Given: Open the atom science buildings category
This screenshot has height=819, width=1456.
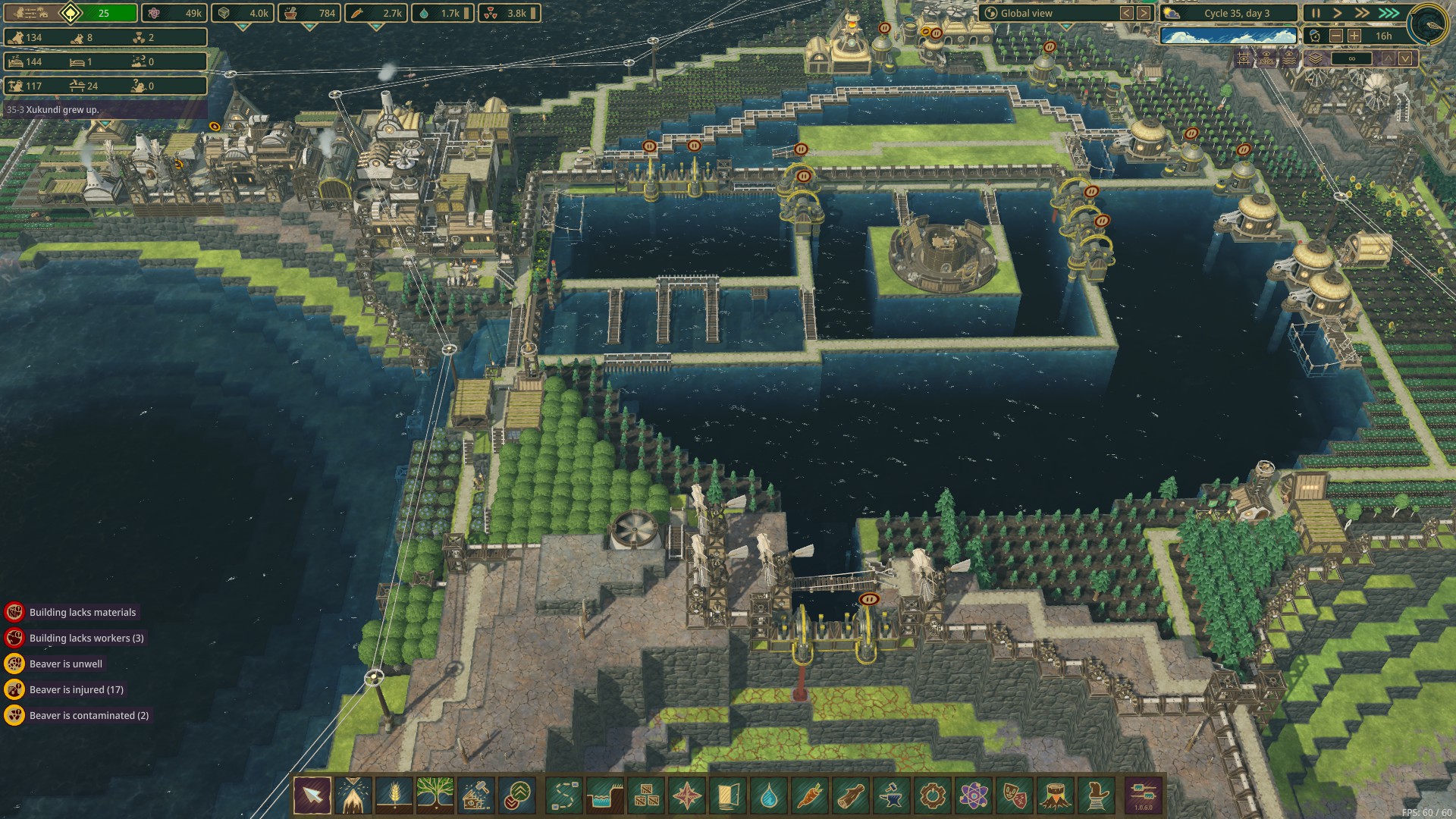Looking at the screenshot, I should click(x=973, y=796).
